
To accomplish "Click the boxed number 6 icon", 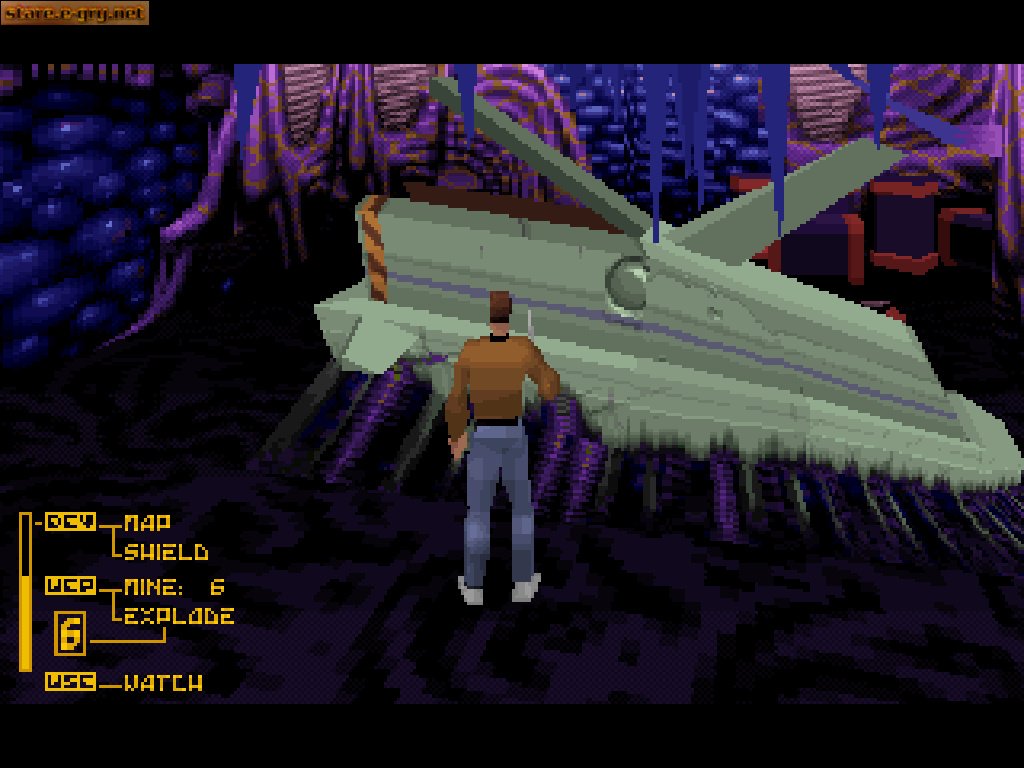I will [x=70, y=634].
